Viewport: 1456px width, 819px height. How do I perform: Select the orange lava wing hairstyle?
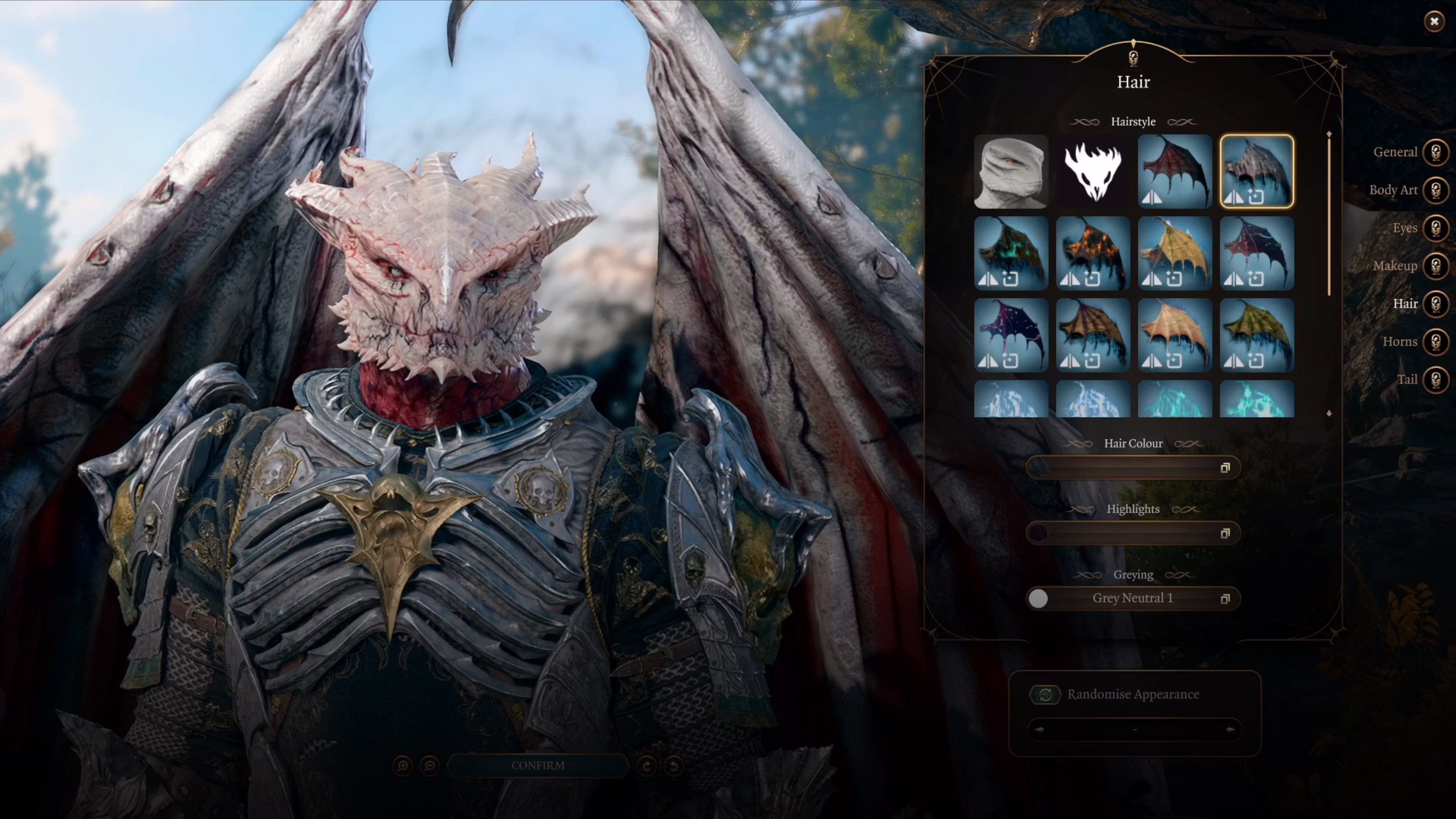click(x=1092, y=253)
